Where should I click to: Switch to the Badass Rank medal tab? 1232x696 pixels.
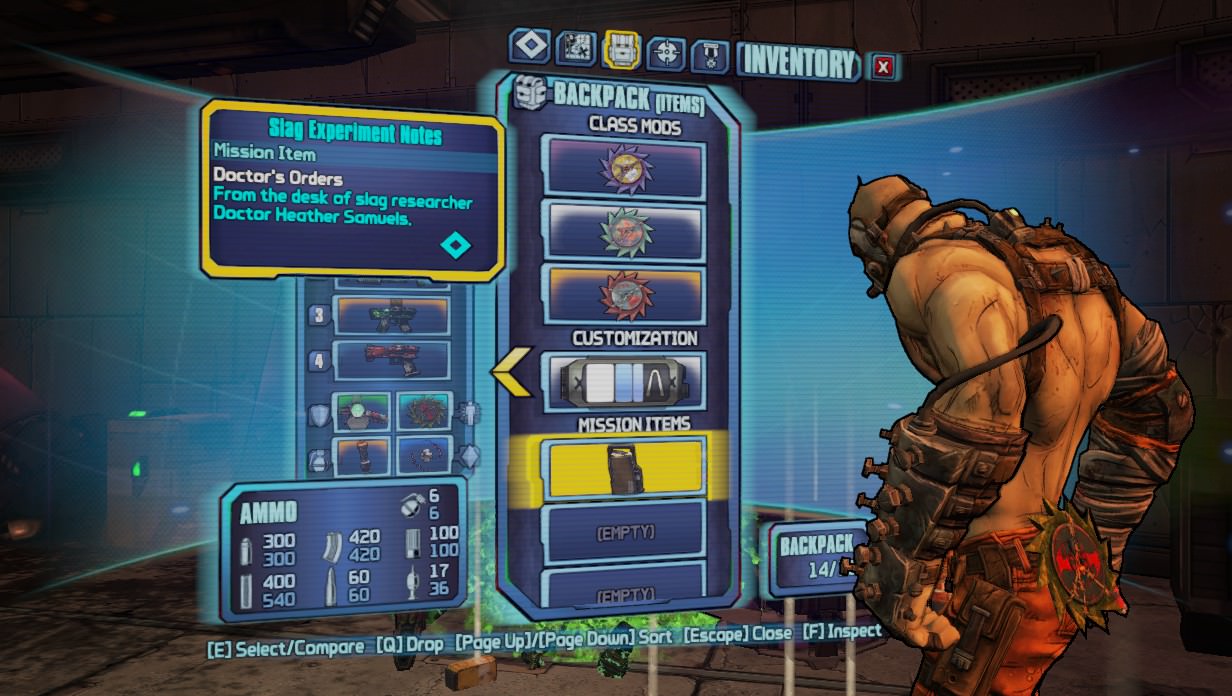point(710,53)
